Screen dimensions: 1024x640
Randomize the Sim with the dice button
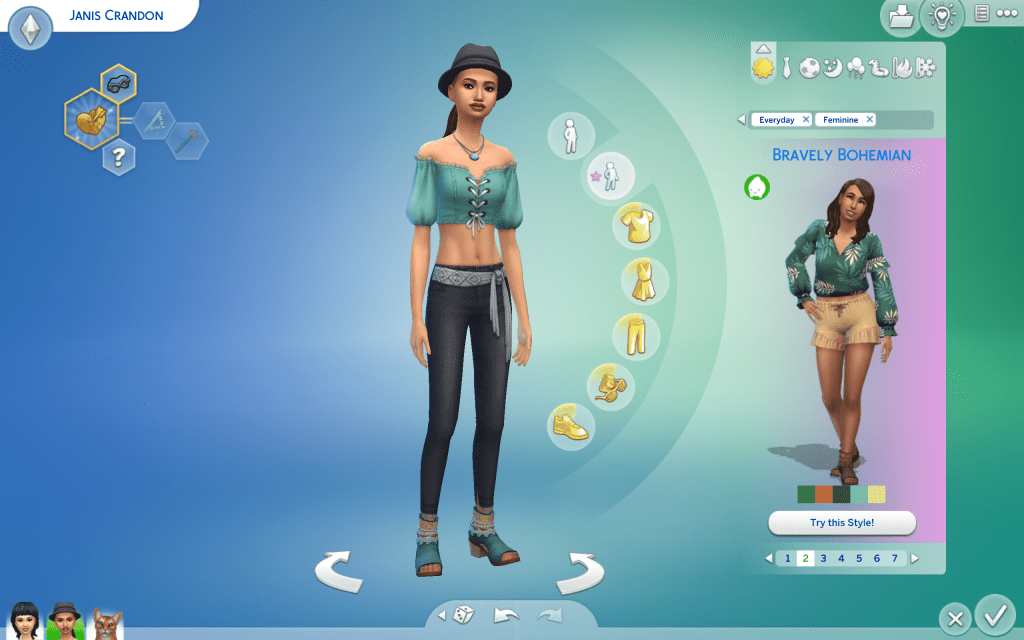pyautogui.click(x=465, y=616)
